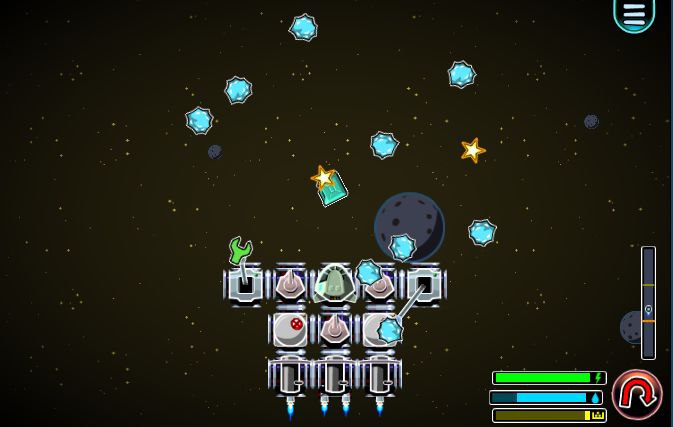Open the hamburger menu
The width and height of the screenshot is (673, 427).
pos(634,13)
